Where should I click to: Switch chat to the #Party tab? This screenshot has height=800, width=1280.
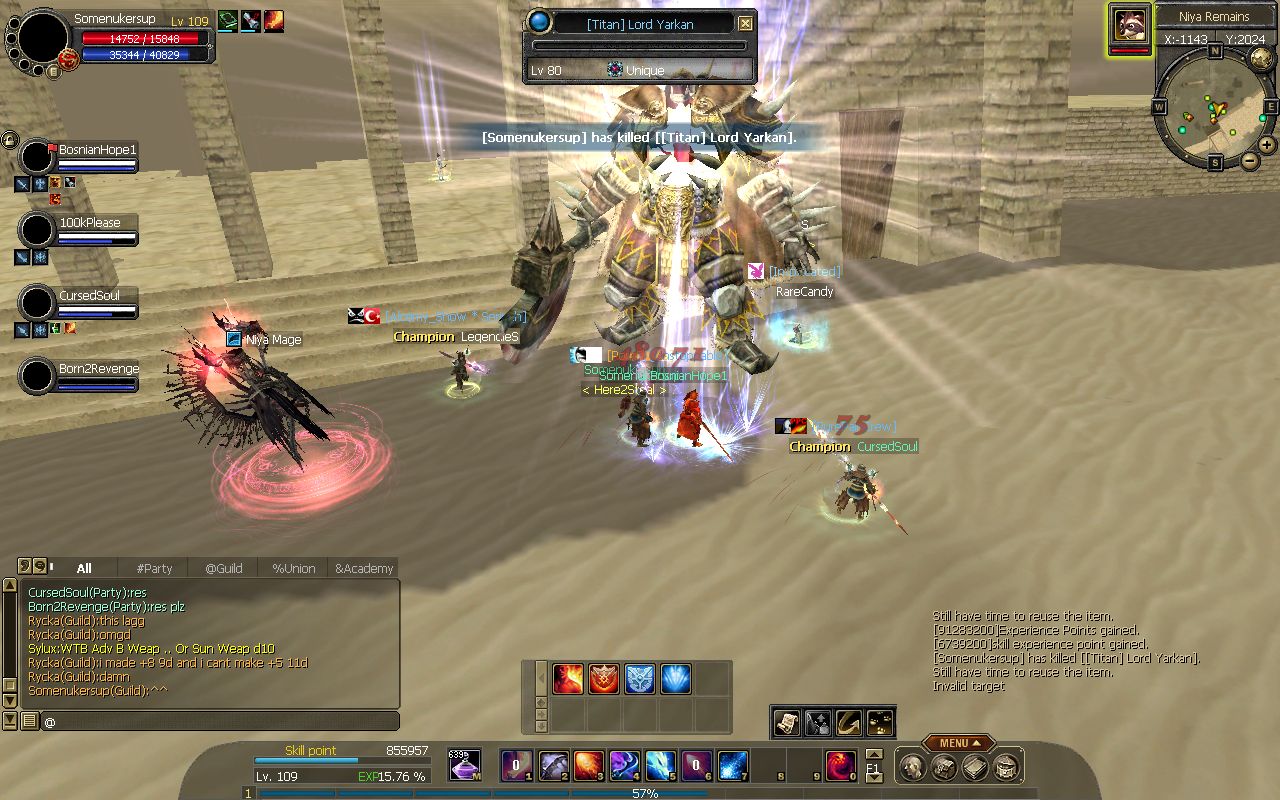(x=154, y=568)
